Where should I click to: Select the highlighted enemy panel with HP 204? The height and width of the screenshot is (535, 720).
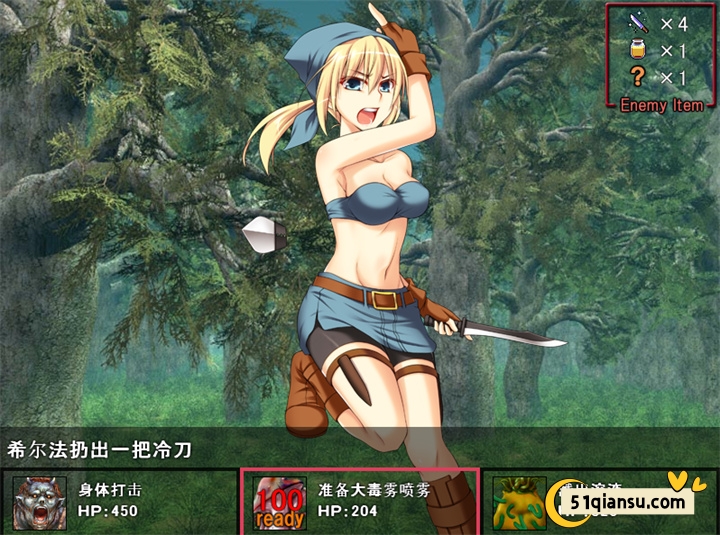[359, 501]
